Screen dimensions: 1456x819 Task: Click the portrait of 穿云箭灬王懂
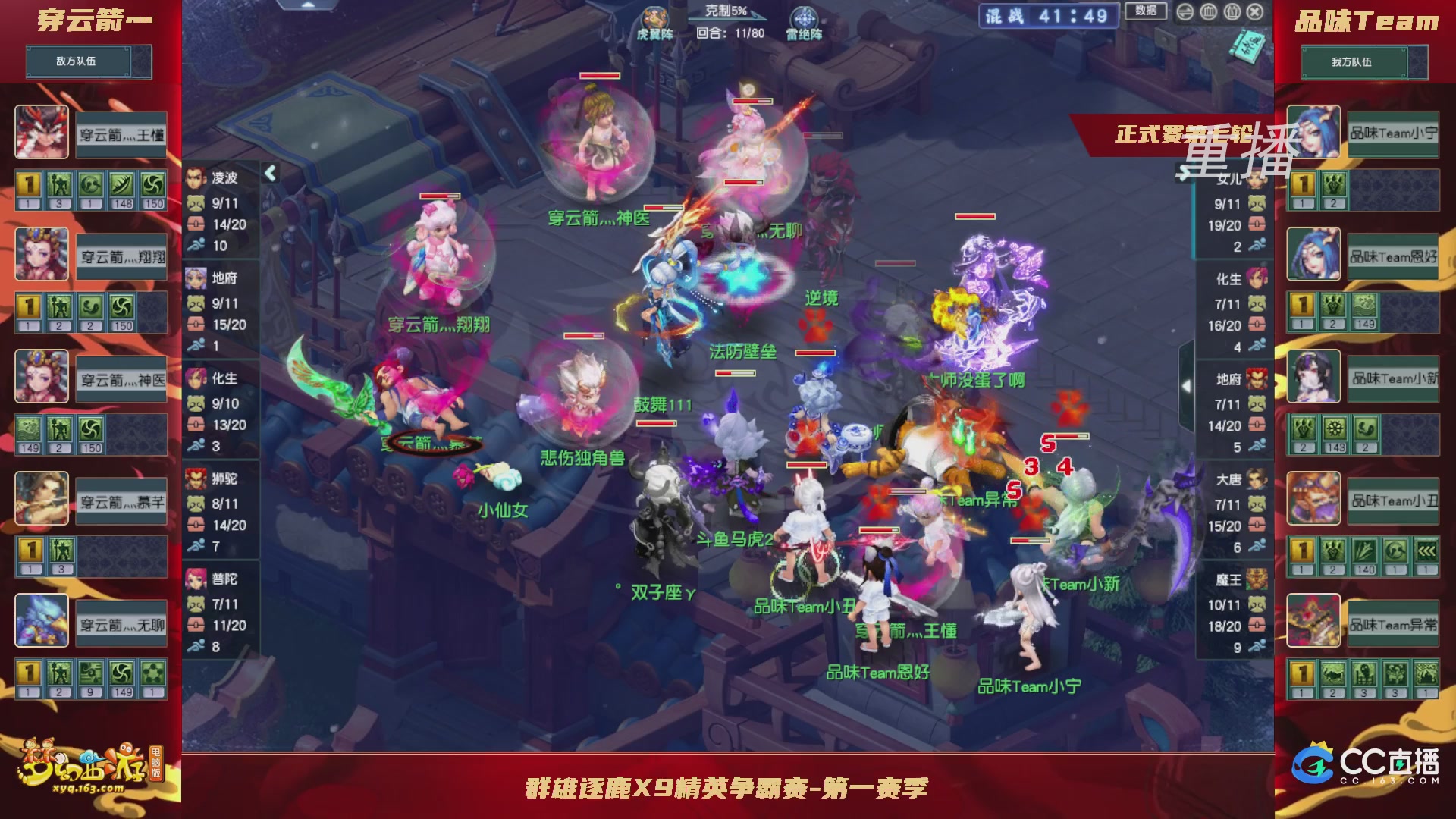click(42, 130)
